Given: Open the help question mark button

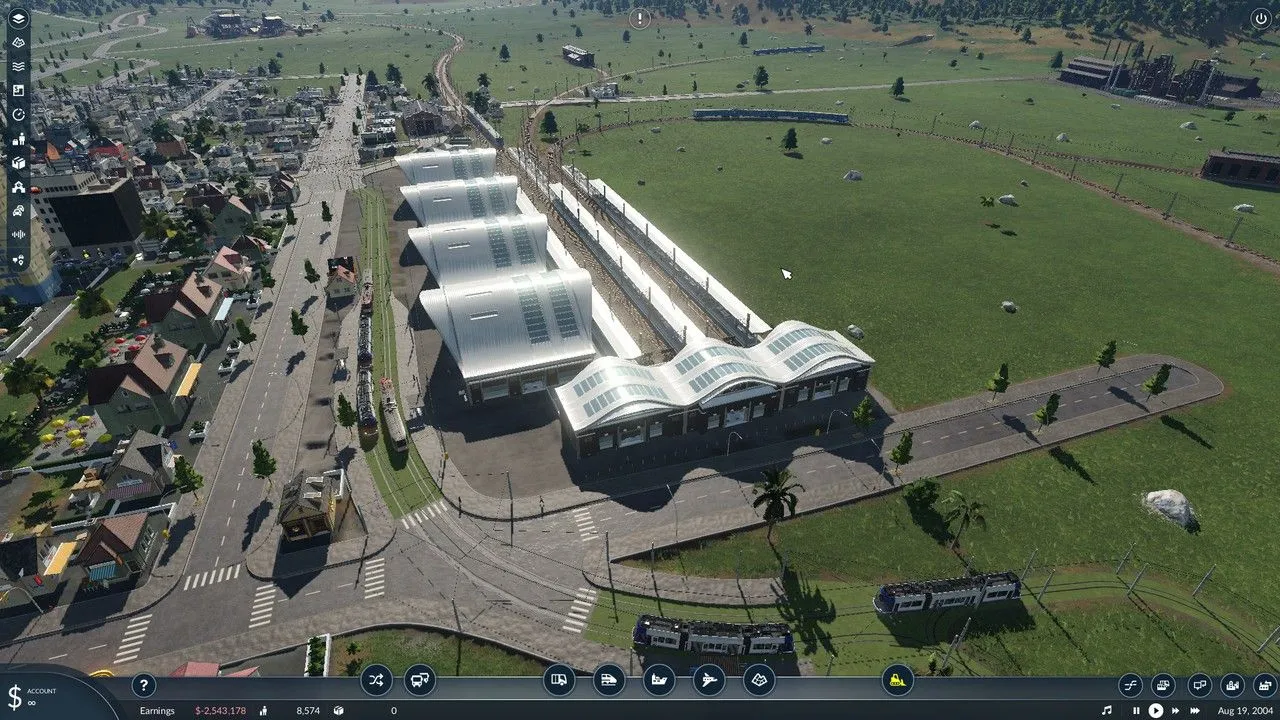Looking at the screenshot, I should click(144, 685).
